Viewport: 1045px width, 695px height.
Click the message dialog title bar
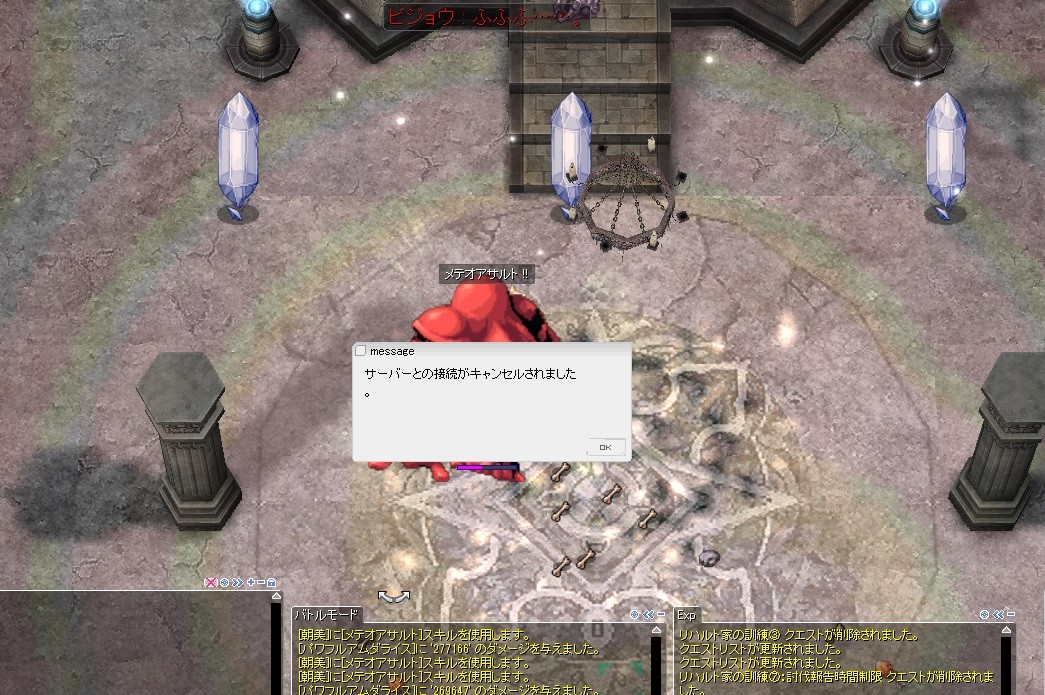coord(490,351)
